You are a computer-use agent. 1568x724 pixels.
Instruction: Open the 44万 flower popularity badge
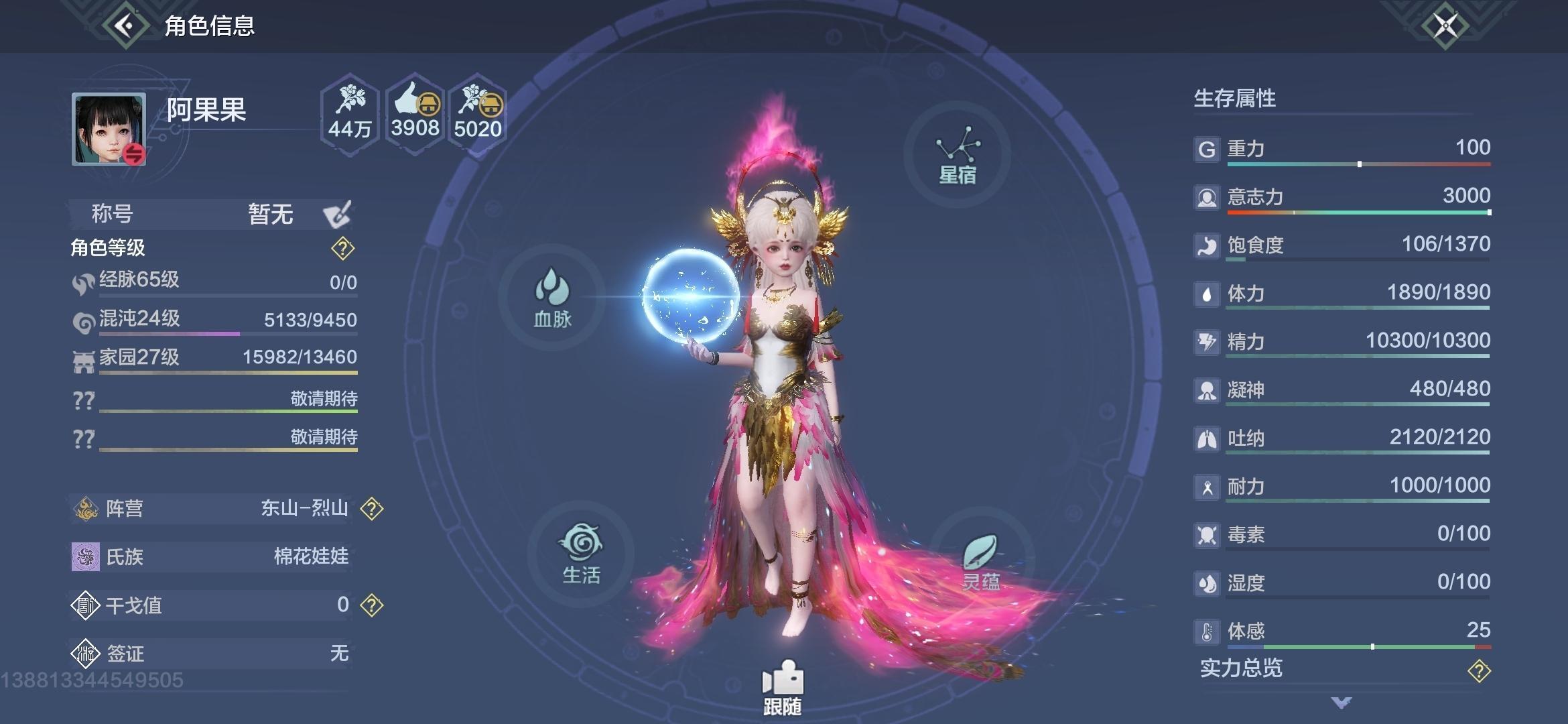(x=350, y=114)
